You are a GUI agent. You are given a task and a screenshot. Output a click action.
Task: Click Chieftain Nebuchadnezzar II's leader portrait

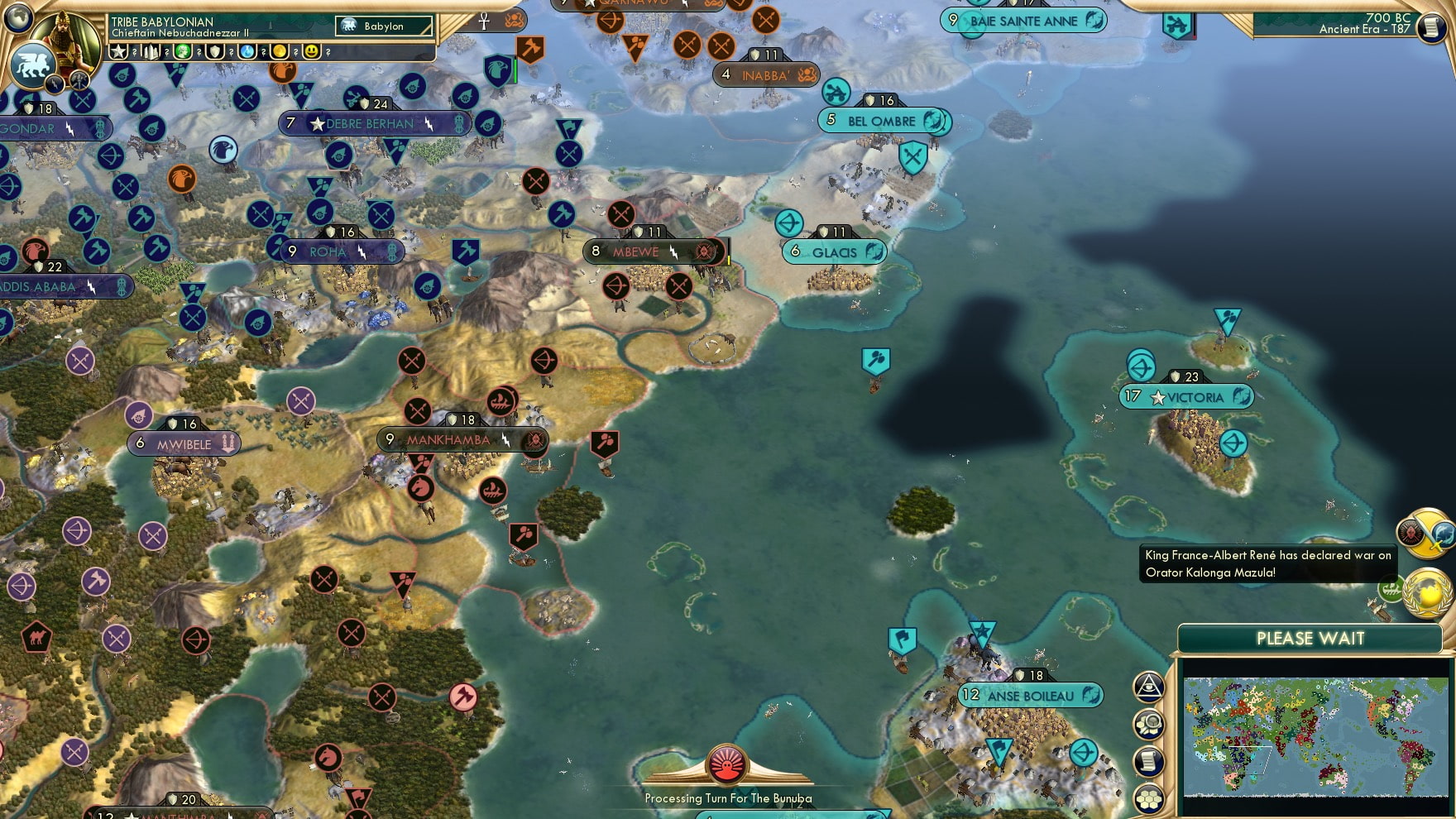click(64, 36)
